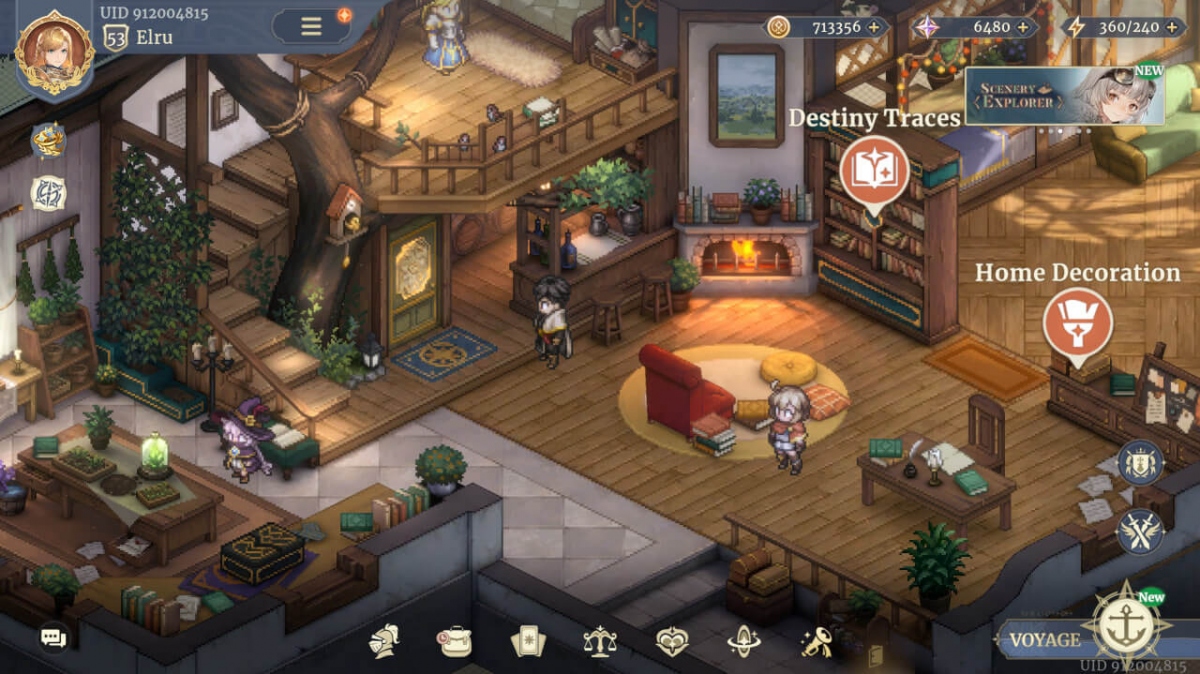Open the chat bubble
This screenshot has height=674, width=1200.
54,636
